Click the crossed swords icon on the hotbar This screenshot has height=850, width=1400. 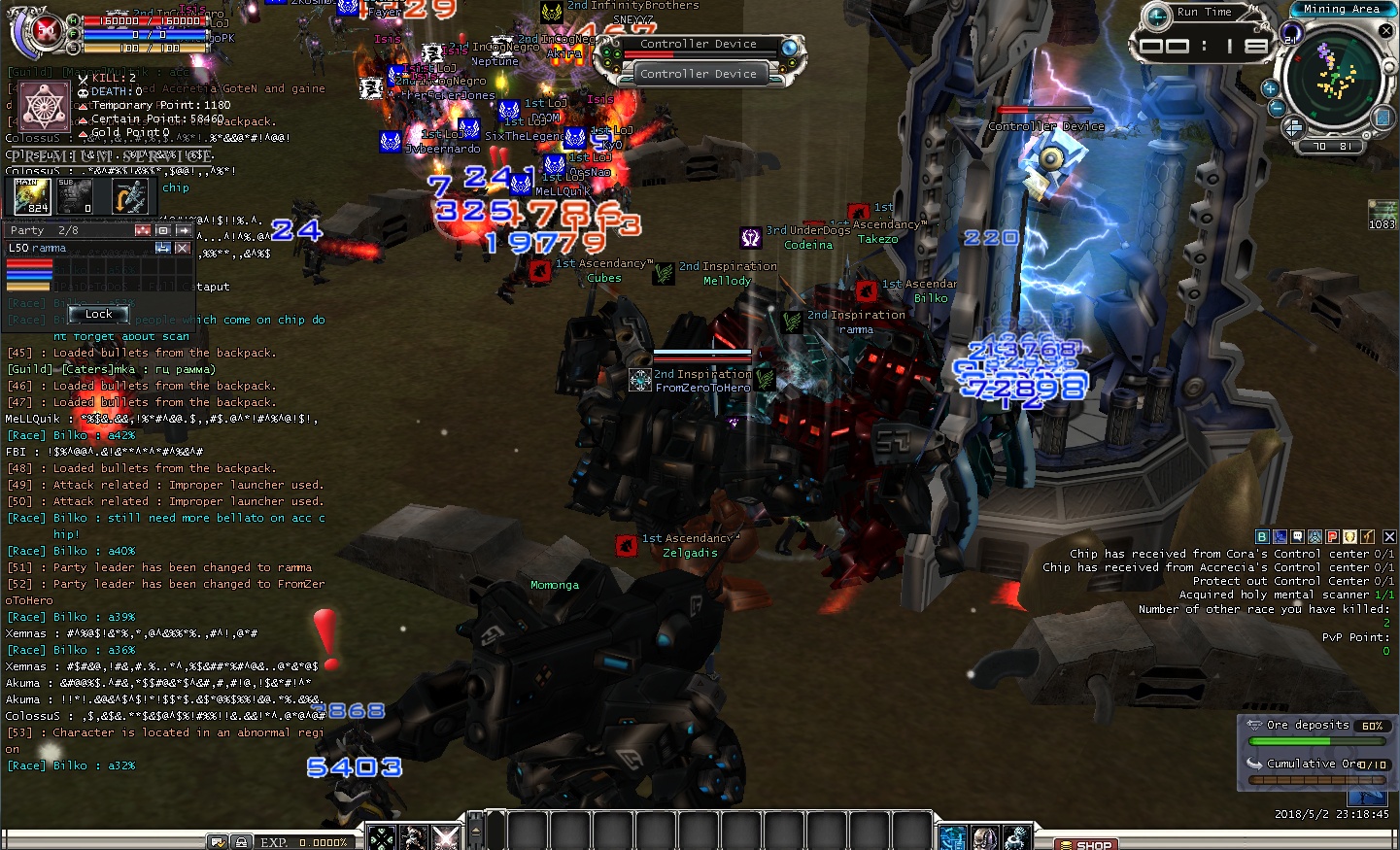point(445,836)
